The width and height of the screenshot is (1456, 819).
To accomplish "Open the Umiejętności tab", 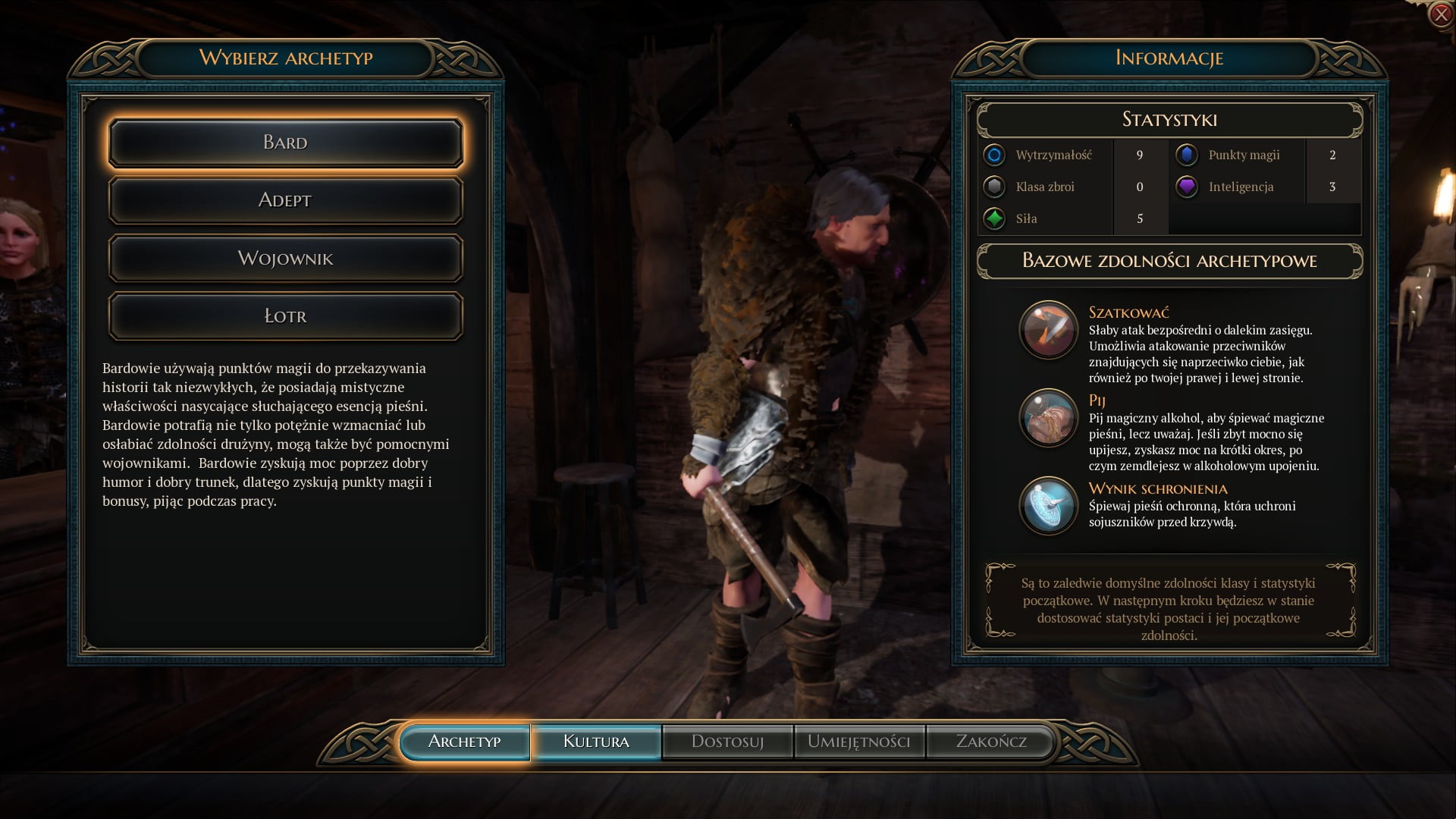I will pyautogui.click(x=858, y=742).
